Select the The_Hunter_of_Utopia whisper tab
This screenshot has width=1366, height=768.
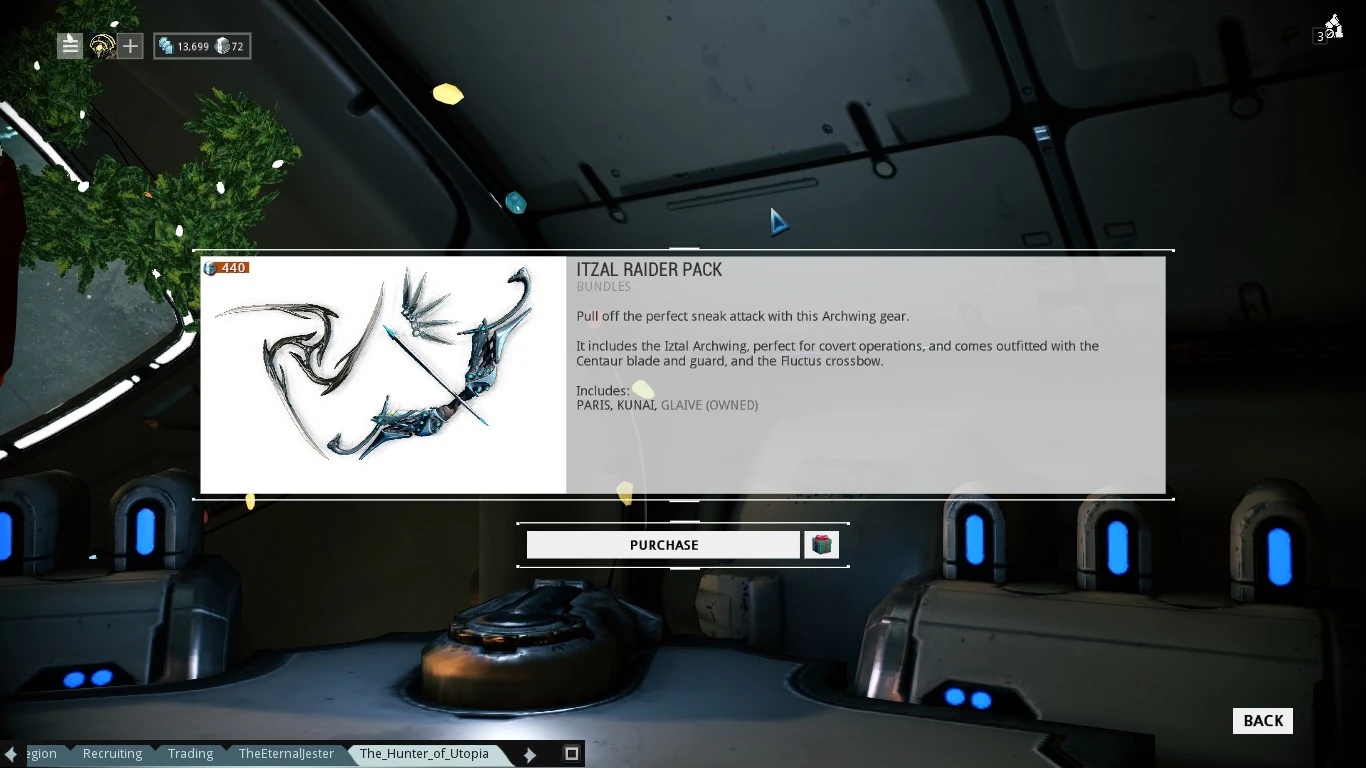pyautogui.click(x=424, y=754)
